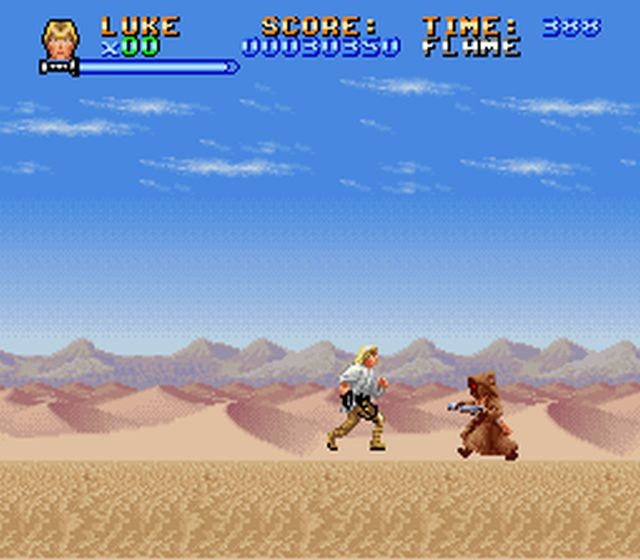The width and height of the screenshot is (640, 560).
Task: Click Luke's character portrait icon
Action: click(x=60, y=38)
